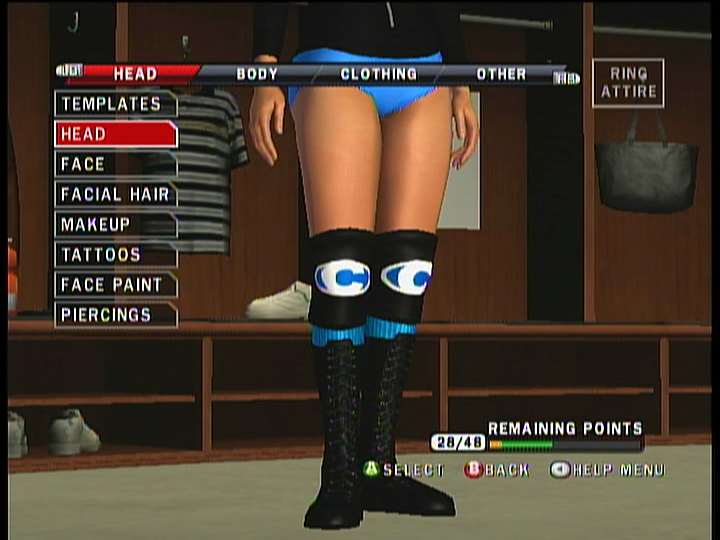Open Facial Hair options

click(114, 194)
